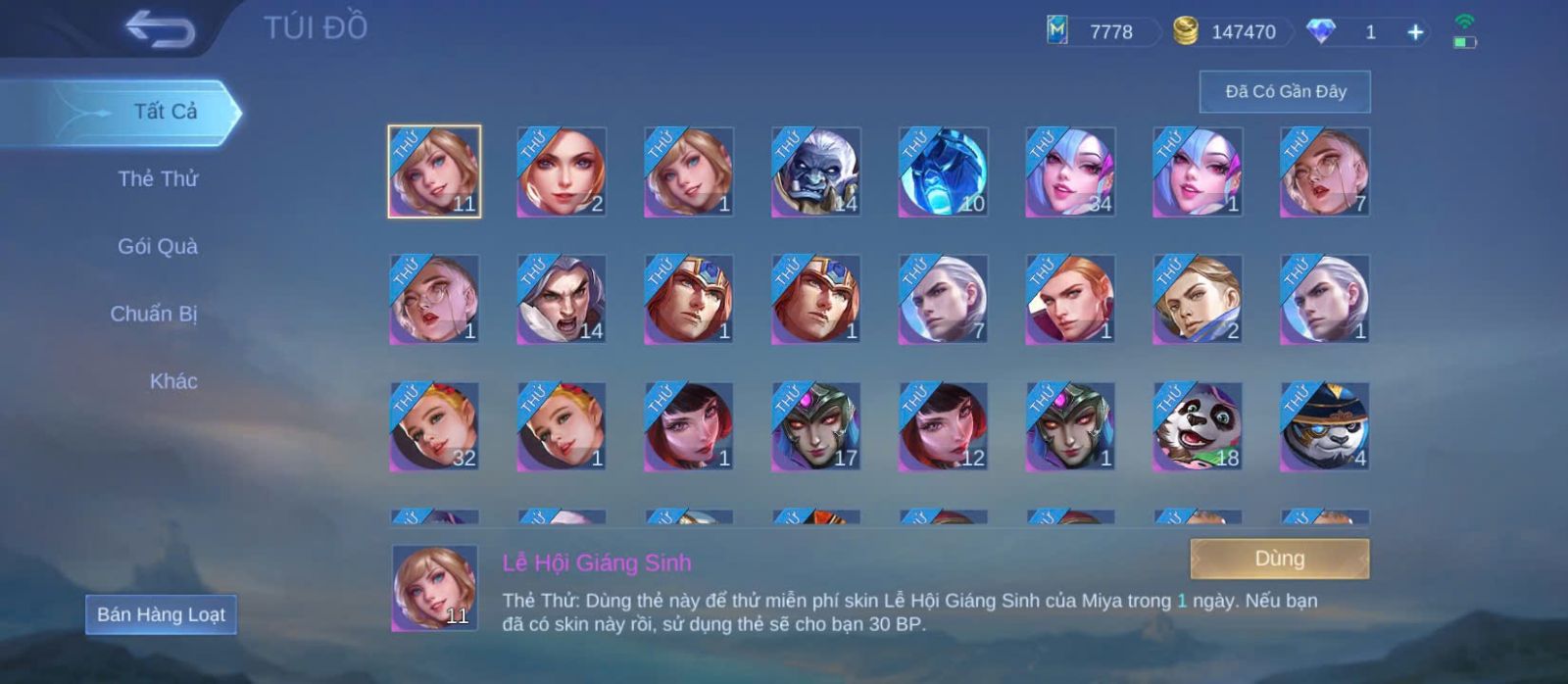Open the Thẻ Thử category

[158, 179]
